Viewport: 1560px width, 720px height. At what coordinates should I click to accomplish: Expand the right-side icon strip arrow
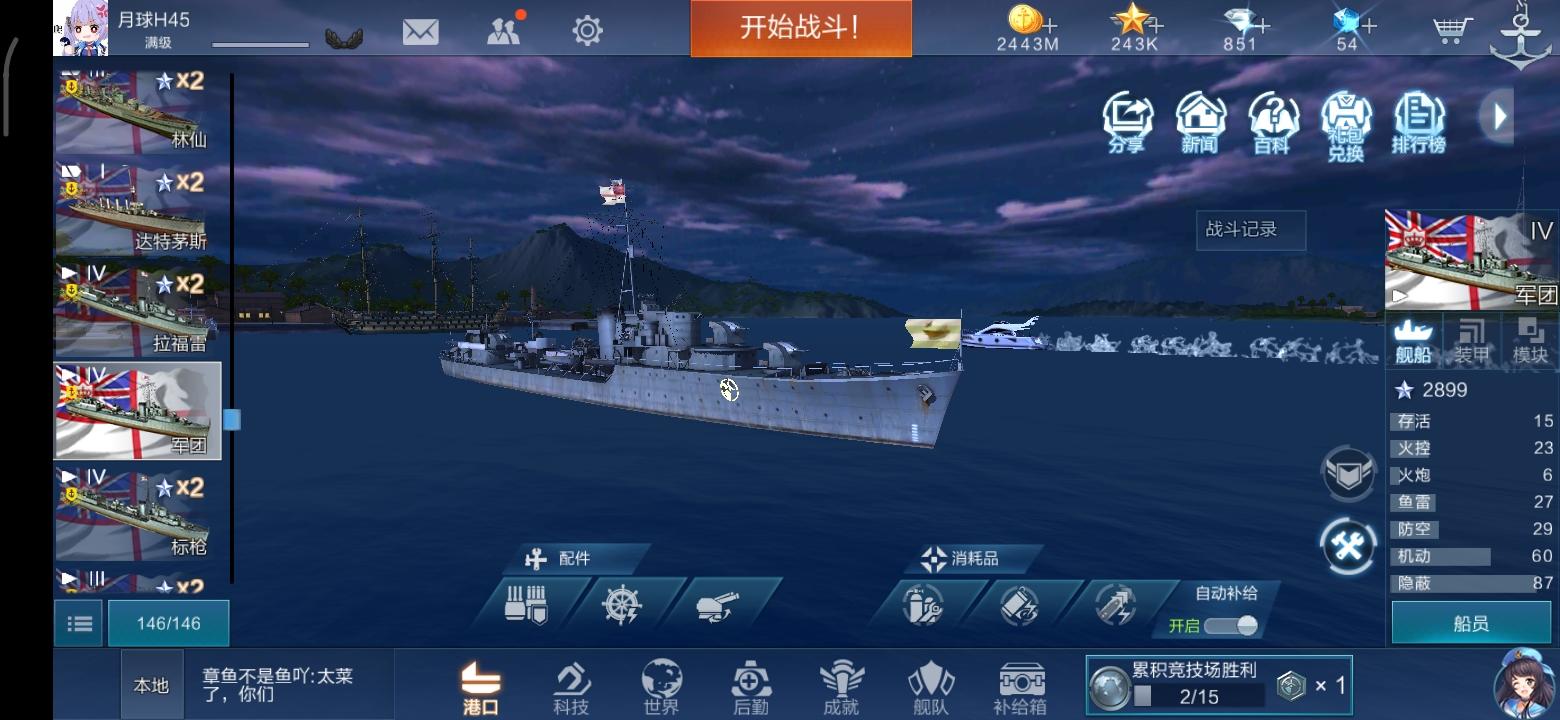1498,117
